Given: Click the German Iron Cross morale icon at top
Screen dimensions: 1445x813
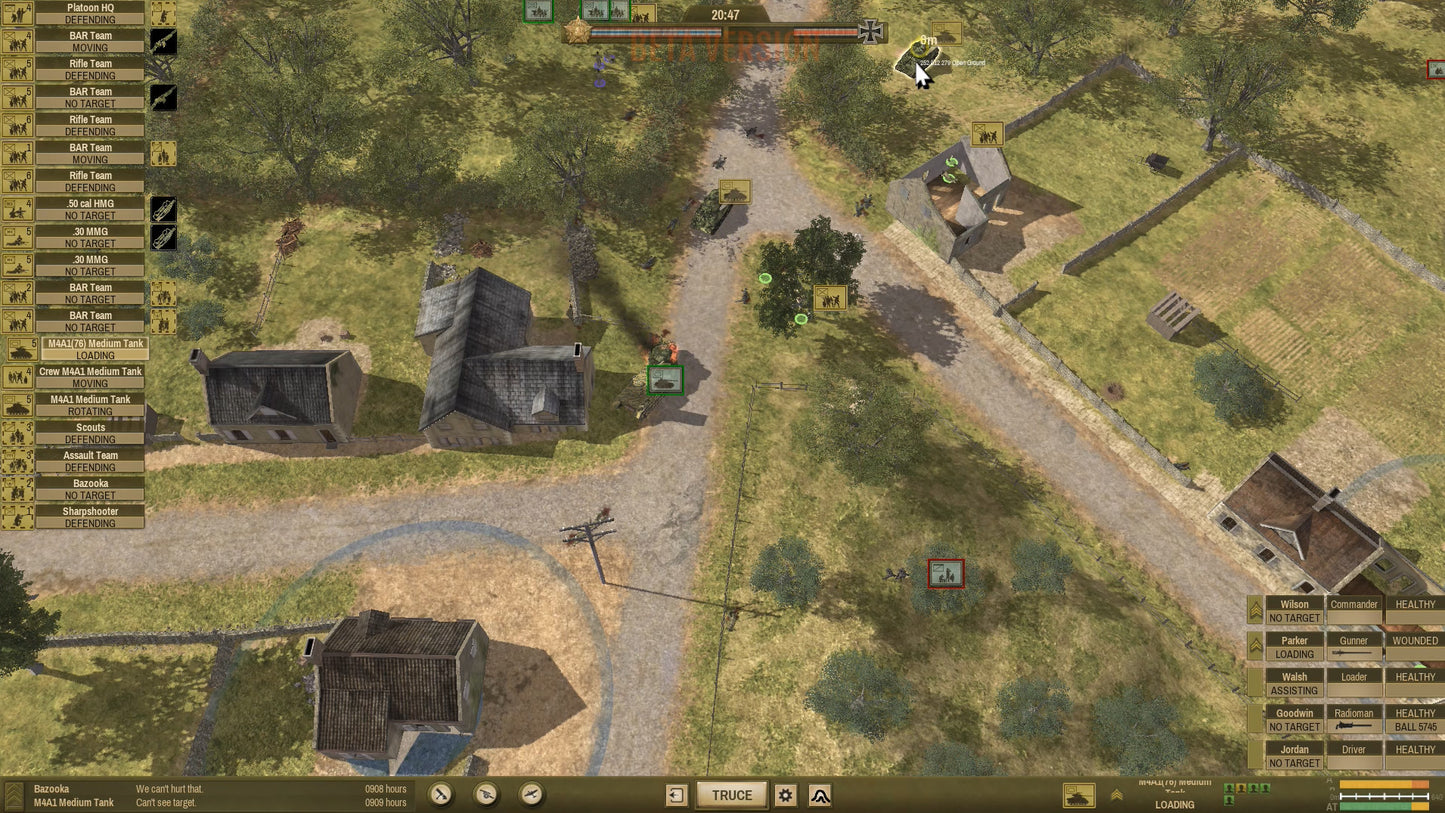Looking at the screenshot, I should point(870,31).
